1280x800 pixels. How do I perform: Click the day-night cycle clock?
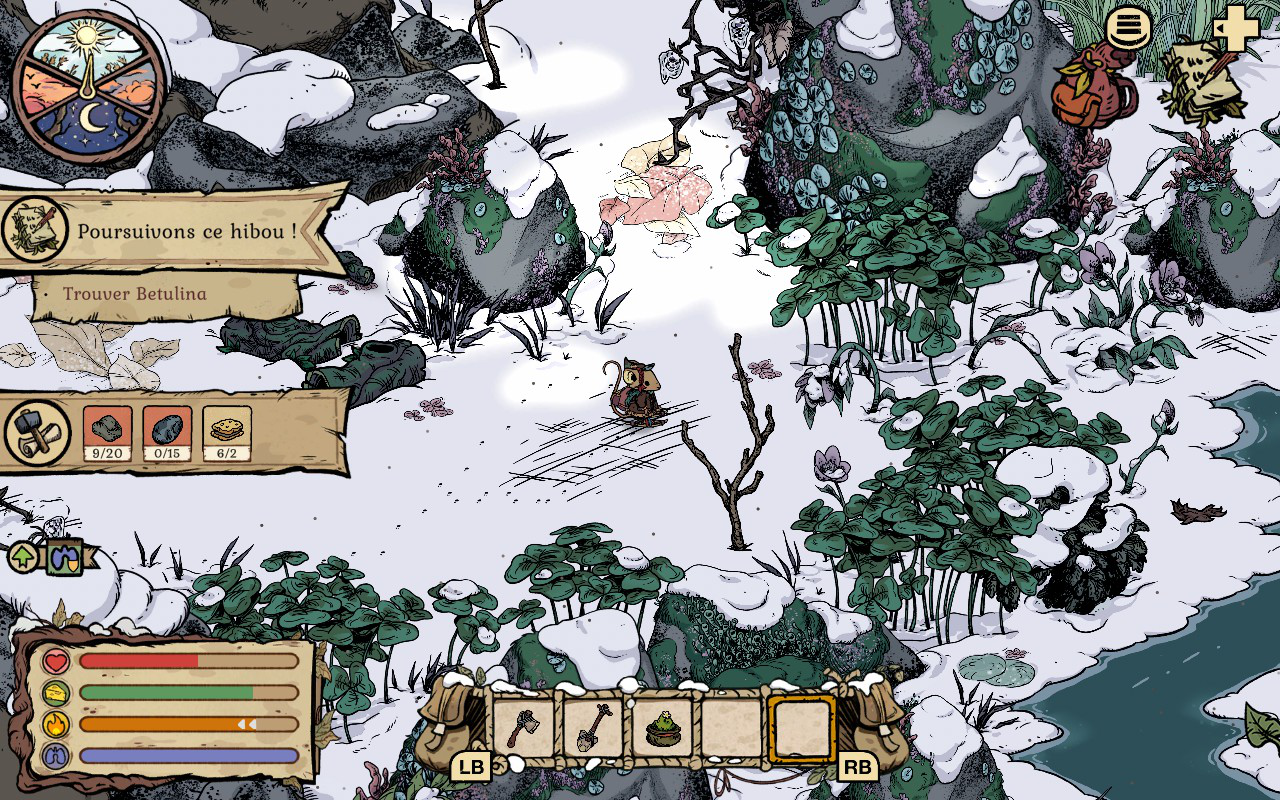[90, 82]
